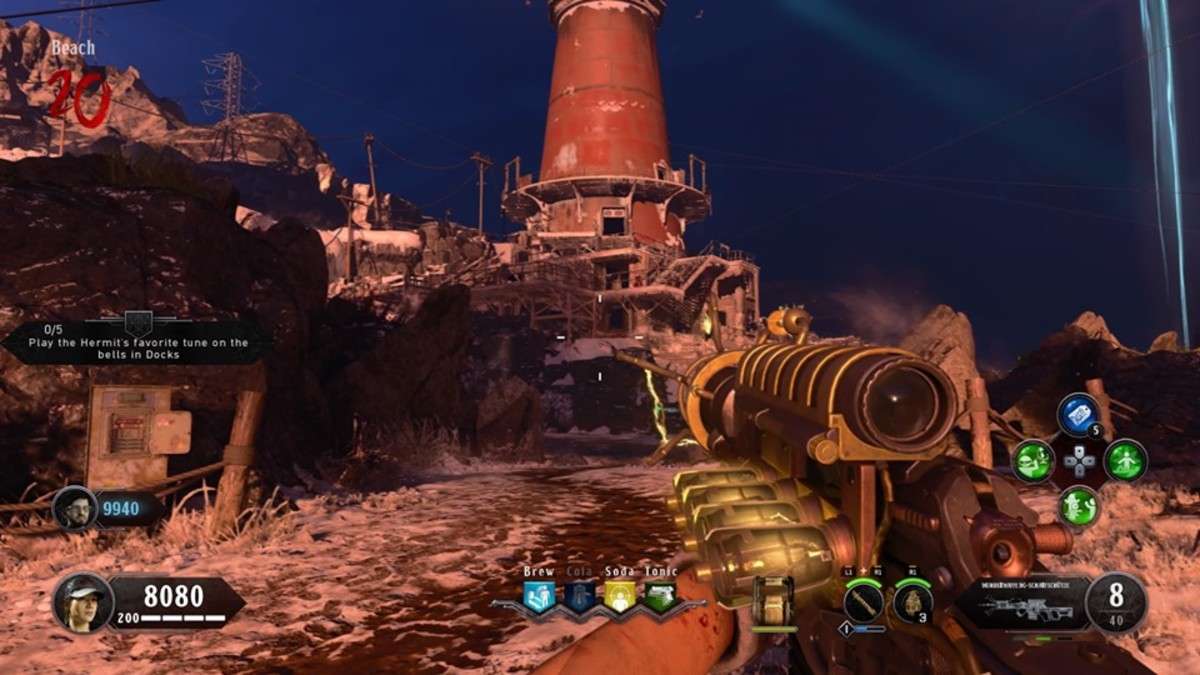Image resolution: width=1200 pixels, height=675 pixels.
Task: Select the dimmed Cola perk icon
Action: pyautogui.click(x=580, y=597)
